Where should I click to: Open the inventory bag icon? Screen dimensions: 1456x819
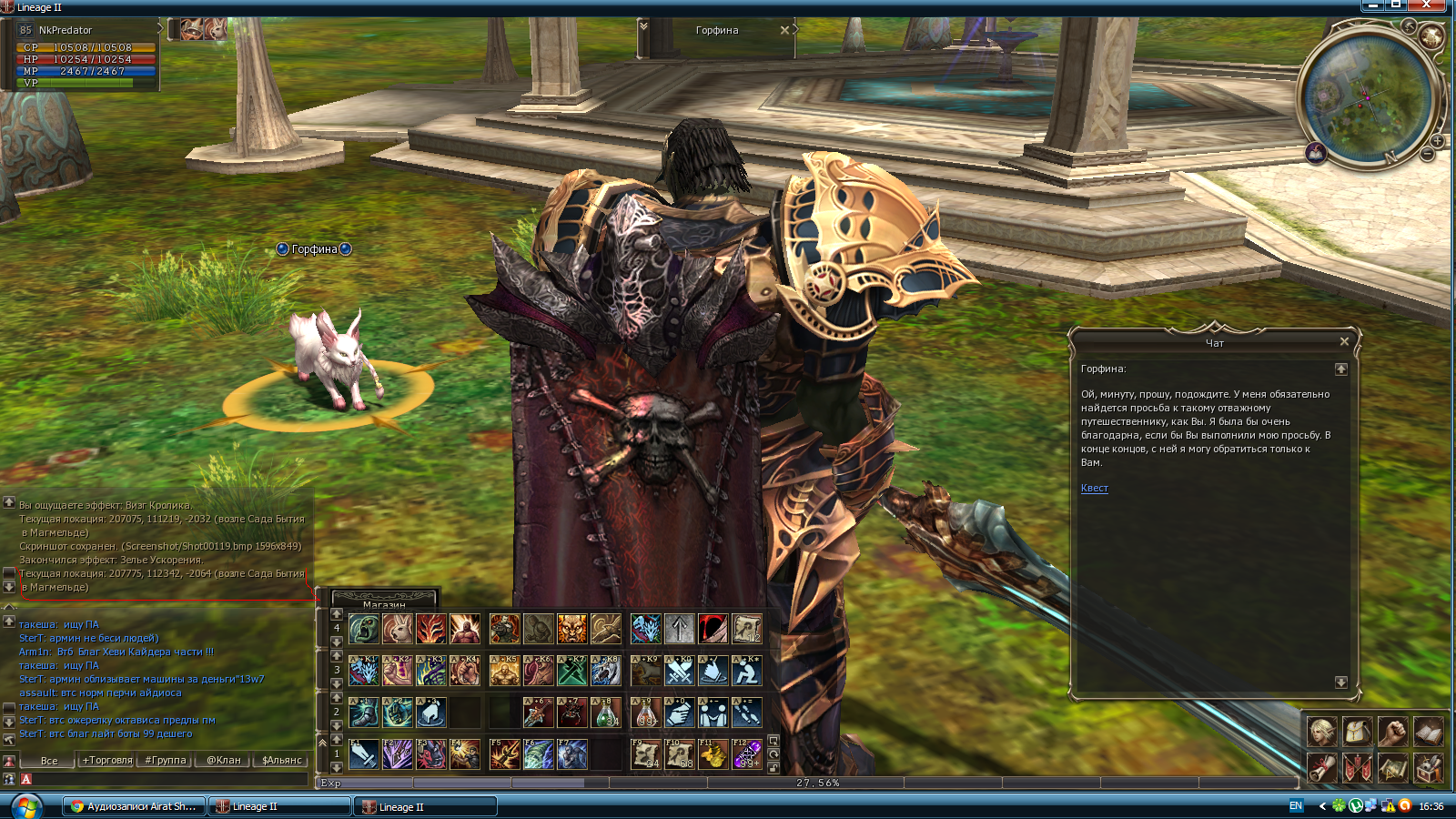pos(1357,732)
